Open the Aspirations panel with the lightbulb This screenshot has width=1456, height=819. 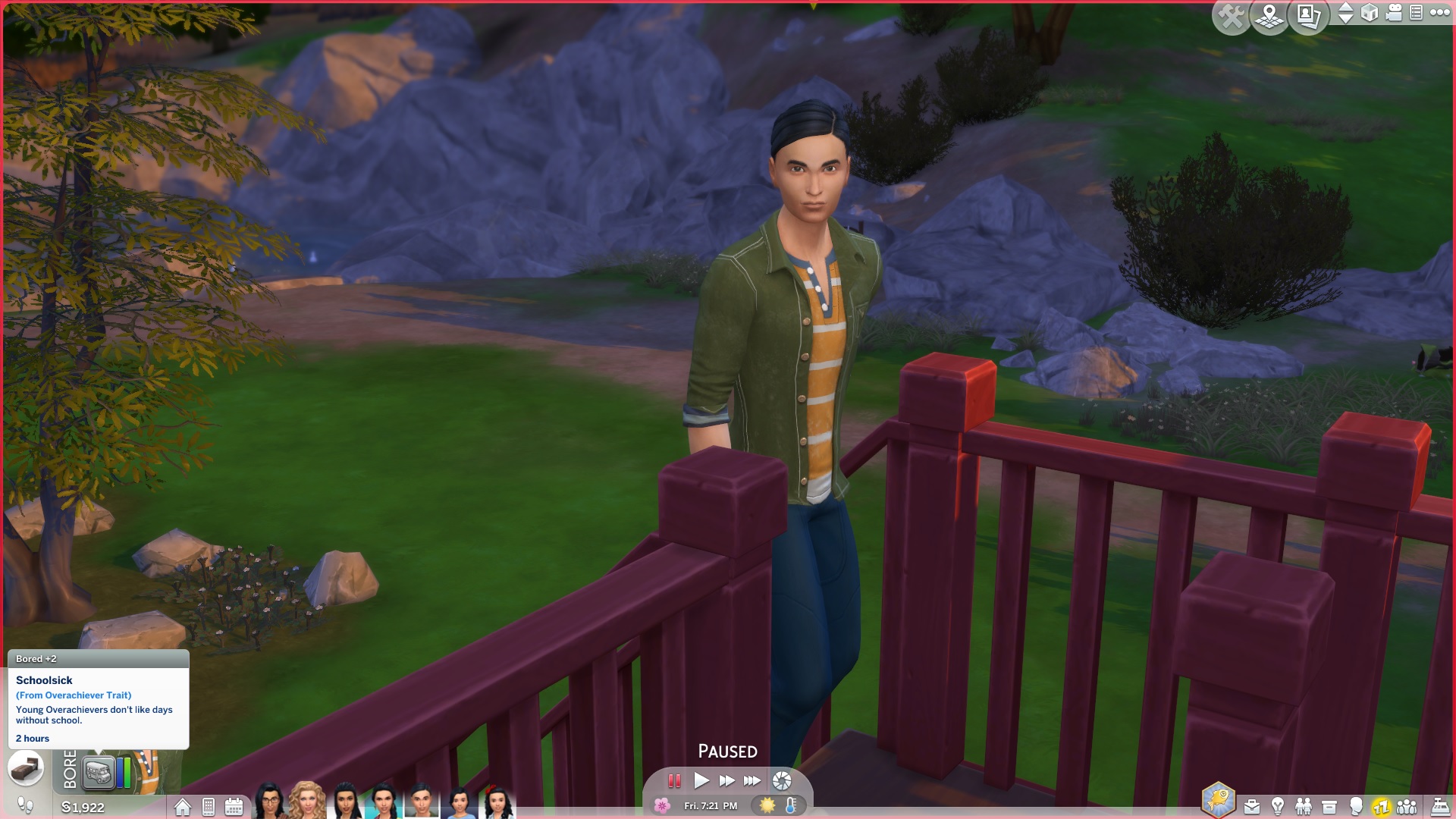tap(1277, 805)
